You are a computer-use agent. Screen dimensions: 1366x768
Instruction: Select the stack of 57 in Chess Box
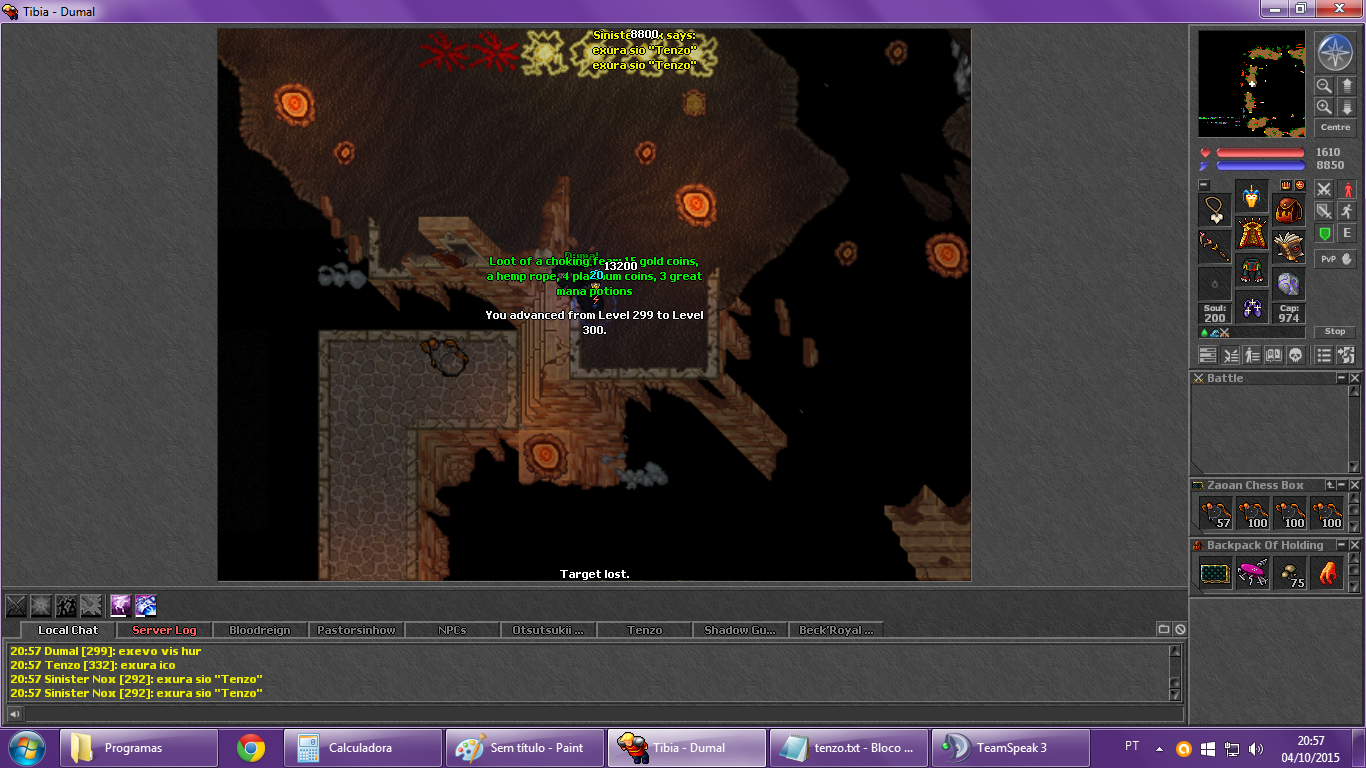[x=1215, y=513]
